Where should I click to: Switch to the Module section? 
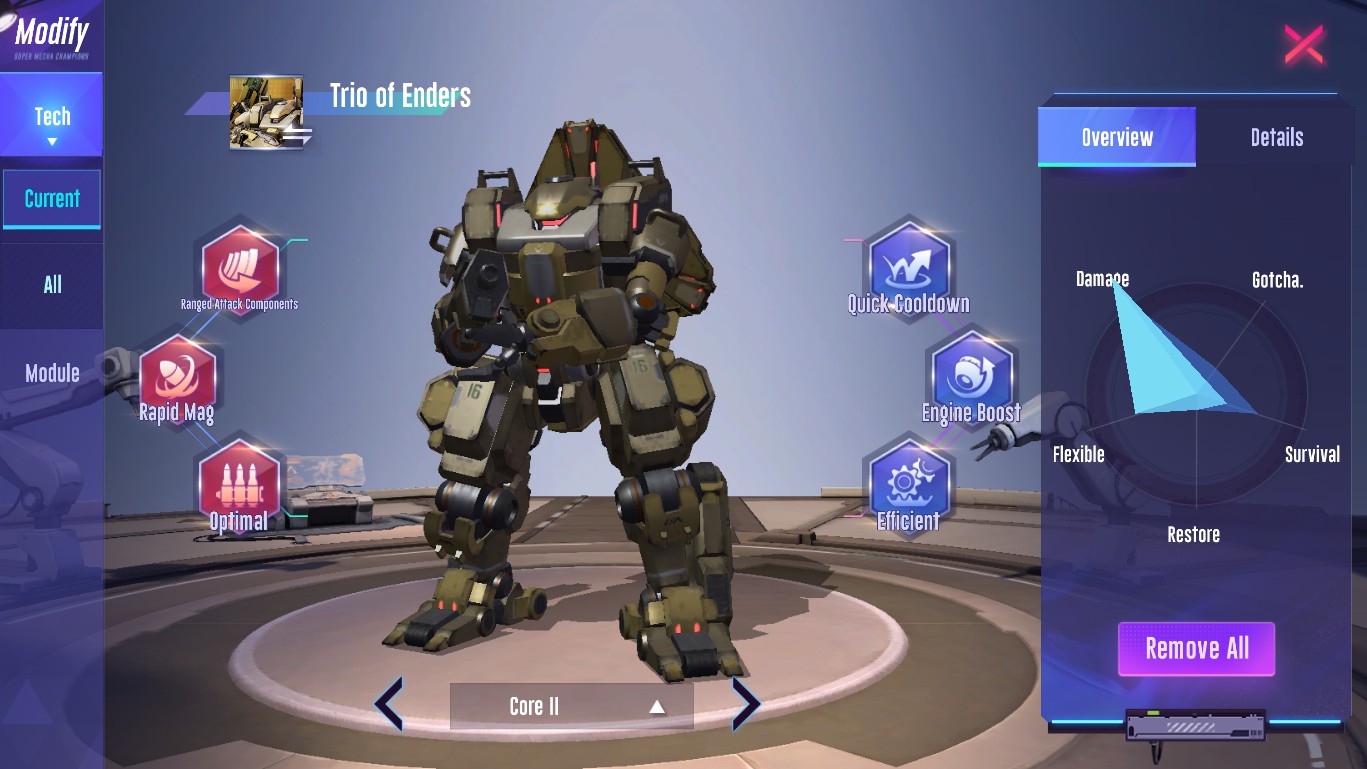click(x=52, y=373)
